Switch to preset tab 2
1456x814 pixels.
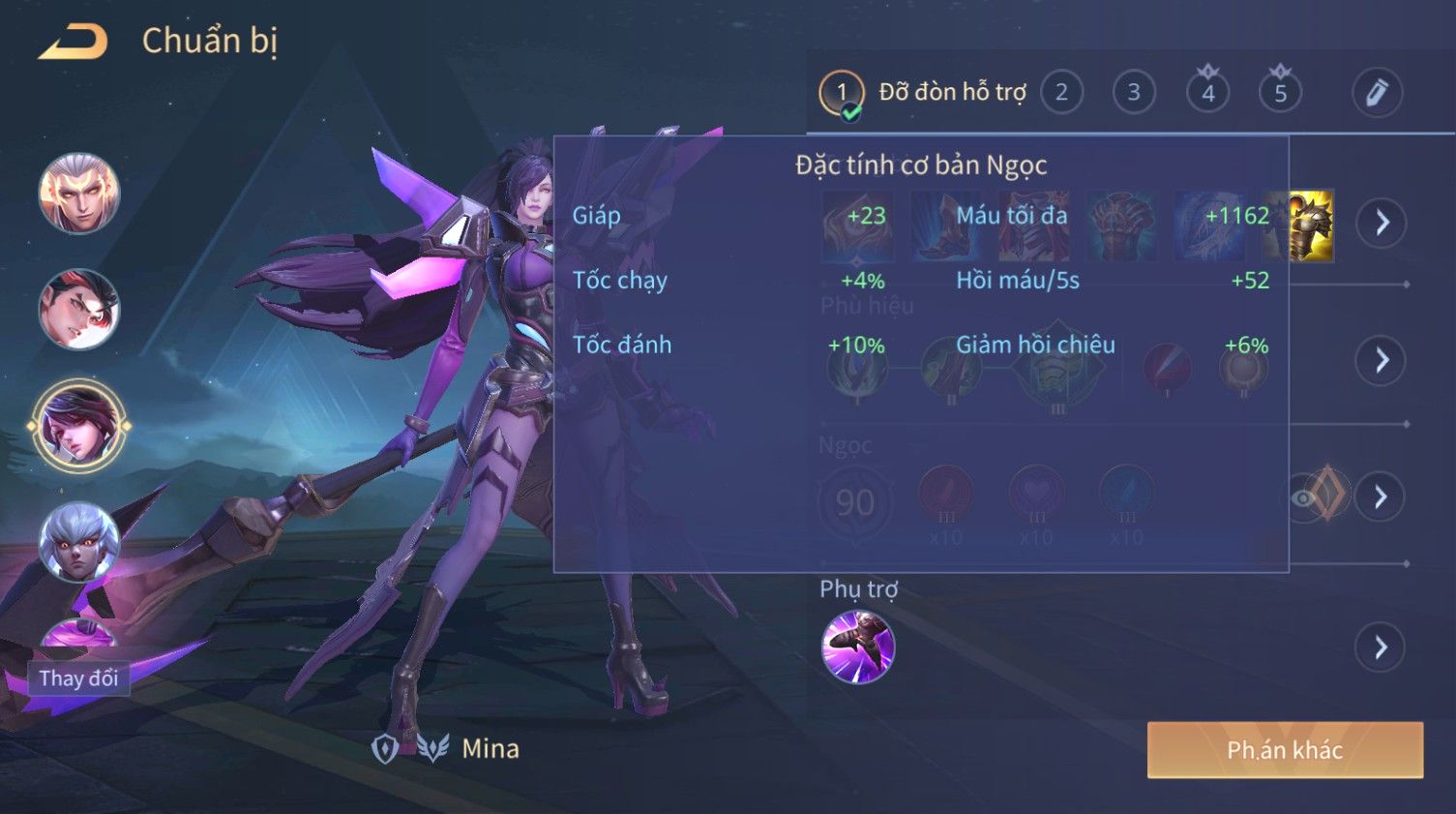click(1061, 93)
